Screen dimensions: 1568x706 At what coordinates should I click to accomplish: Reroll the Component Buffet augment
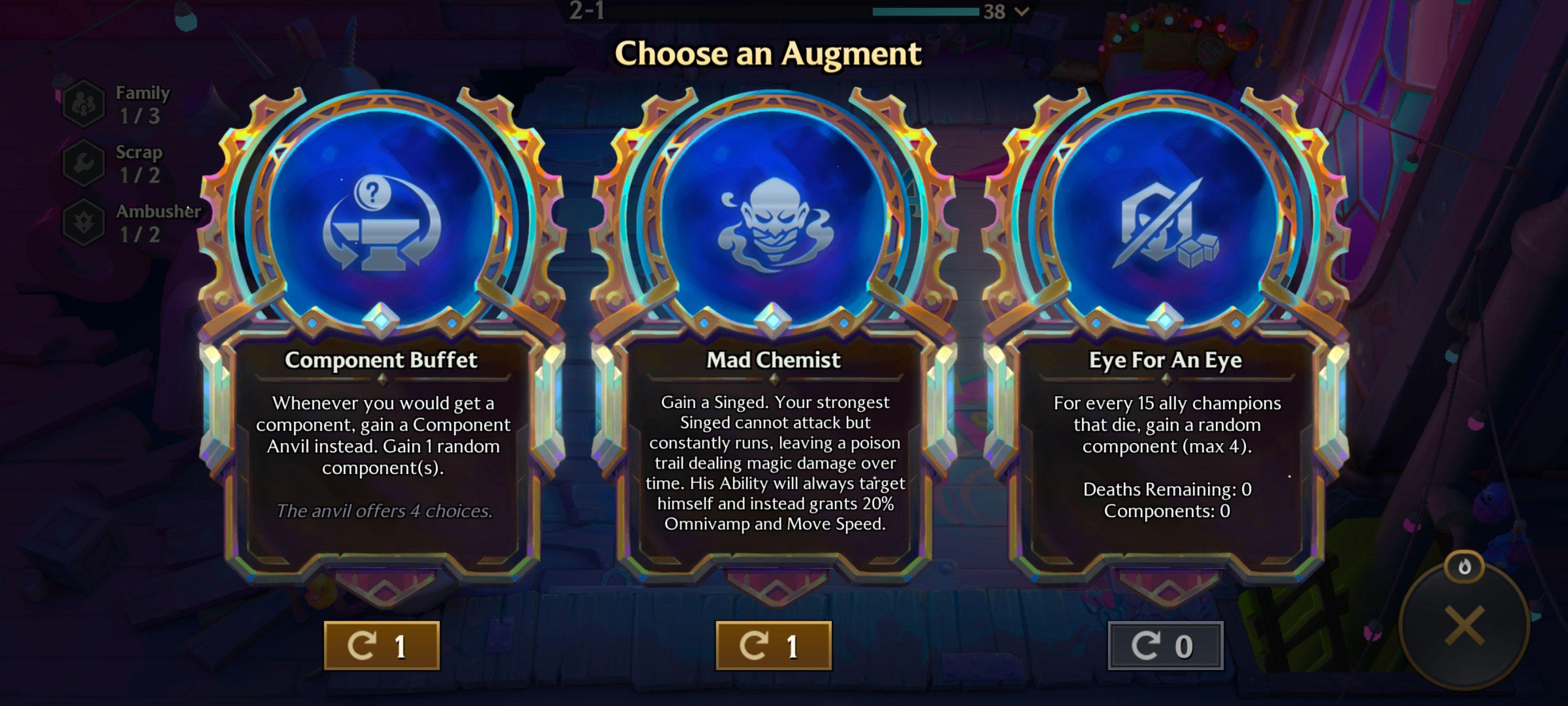382,645
